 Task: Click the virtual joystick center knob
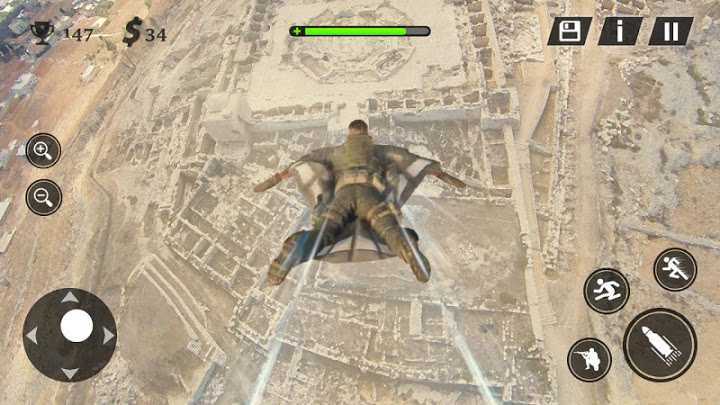click(76, 326)
